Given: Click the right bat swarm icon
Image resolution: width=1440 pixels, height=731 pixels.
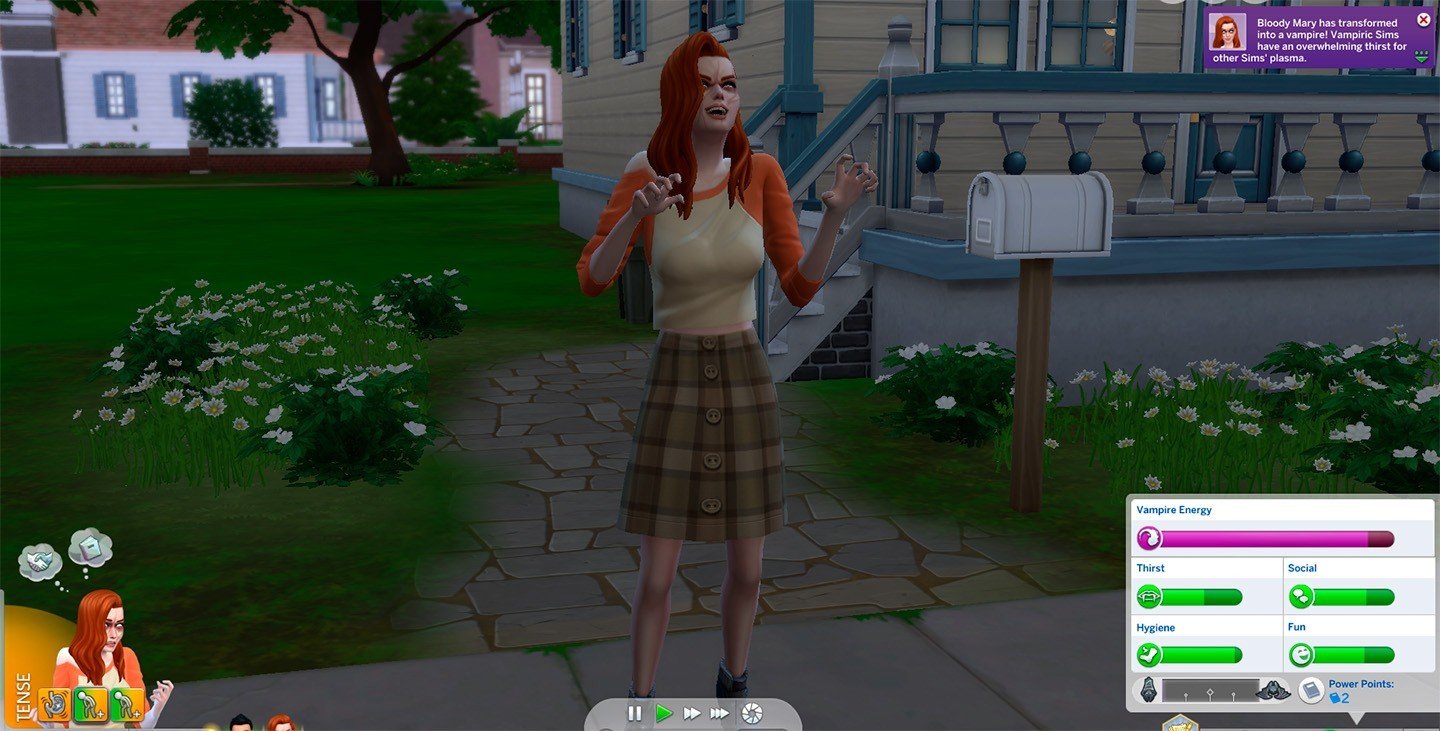Looking at the screenshot, I should click(x=1275, y=691).
